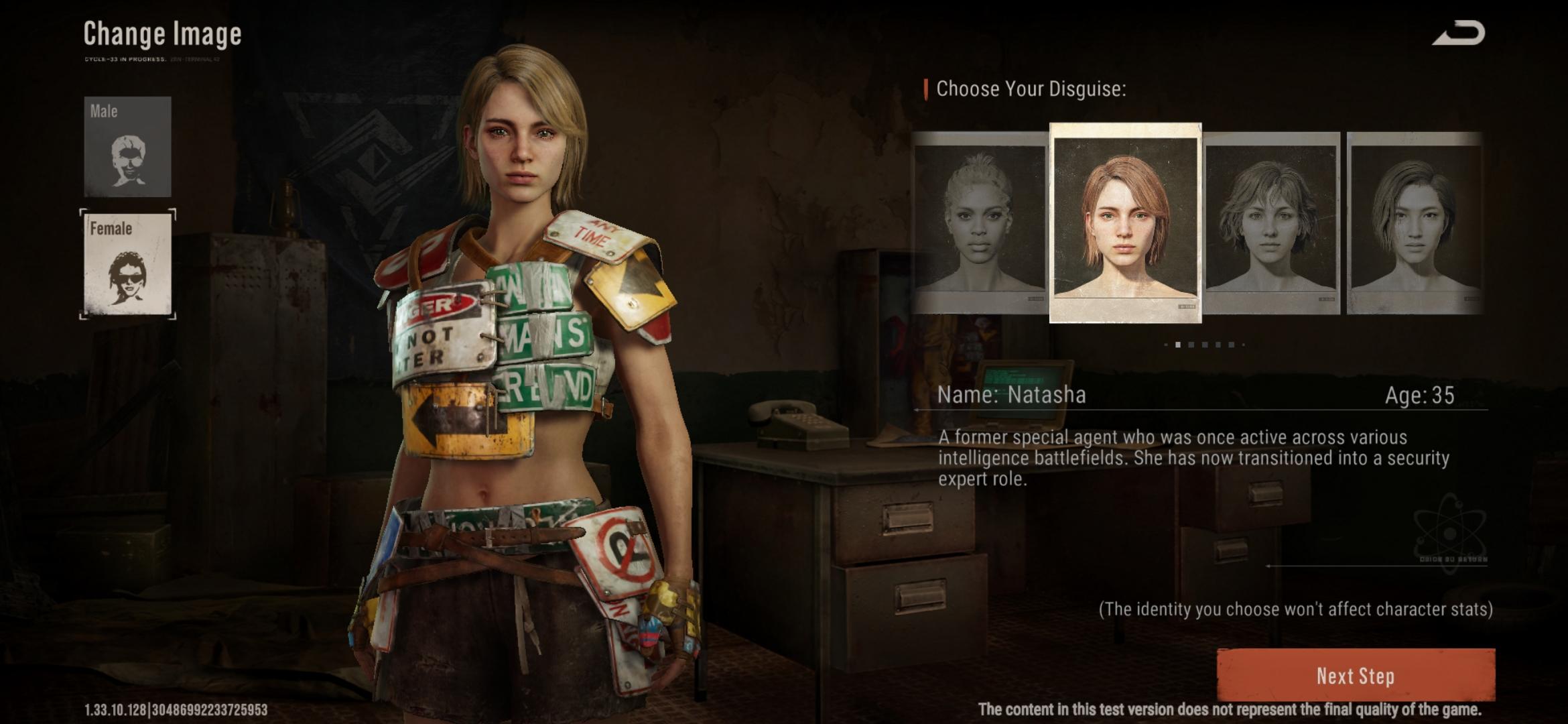Image resolution: width=1568 pixels, height=724 pixels.
Task: Choose the Female gender option
Action: [127, 263]
